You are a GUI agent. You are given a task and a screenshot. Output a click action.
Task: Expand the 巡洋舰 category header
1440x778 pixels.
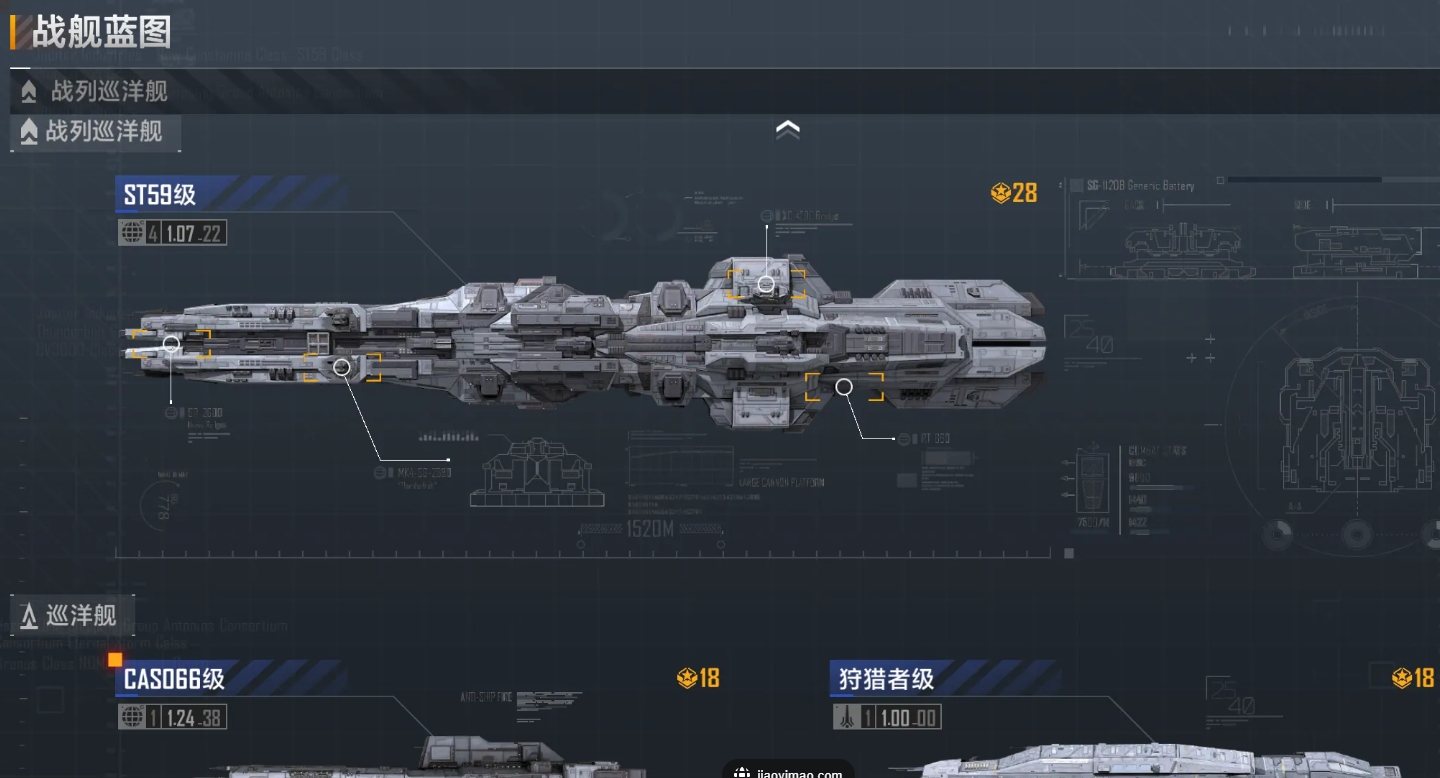[x=72, y=616]
